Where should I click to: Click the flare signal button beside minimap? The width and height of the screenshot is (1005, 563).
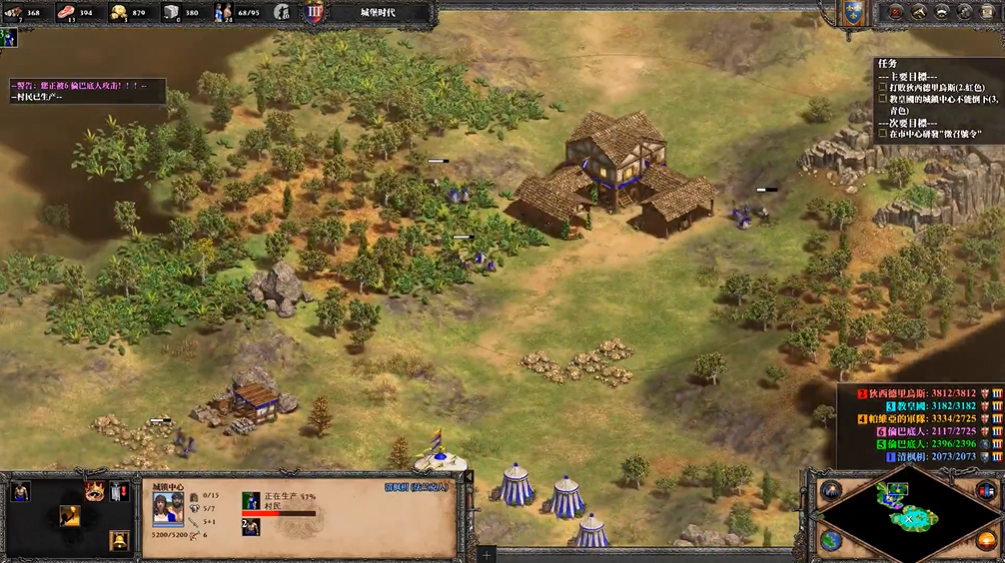pos(831,490)
